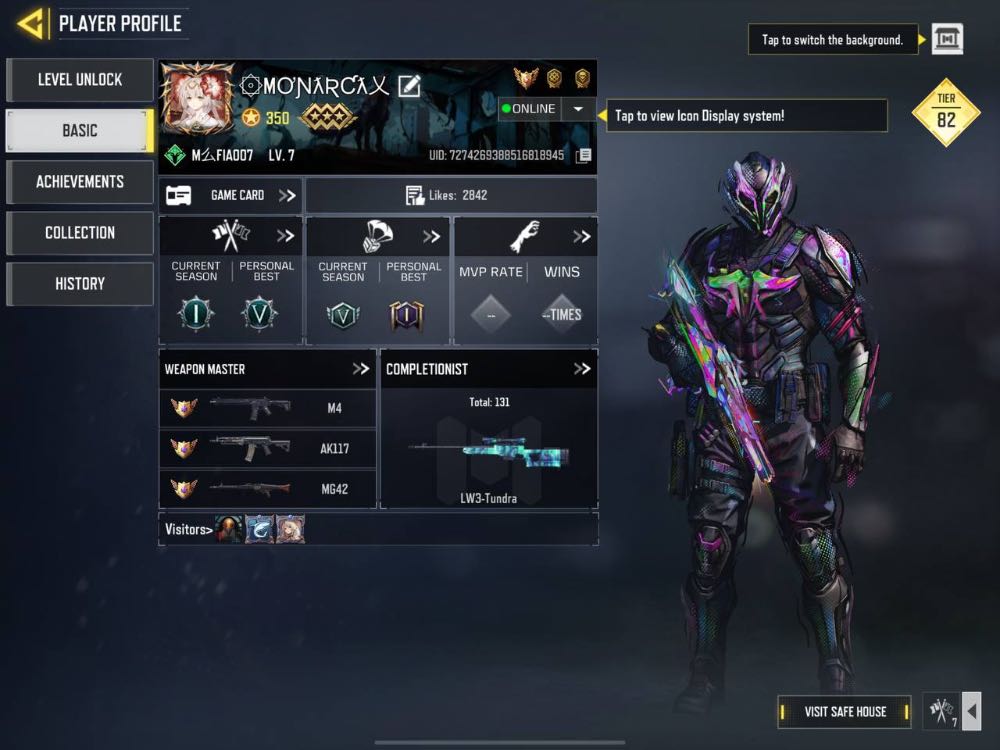Screen dimensions: 1000x750
Task: Tap the Likes counter button
Action: 450,196
